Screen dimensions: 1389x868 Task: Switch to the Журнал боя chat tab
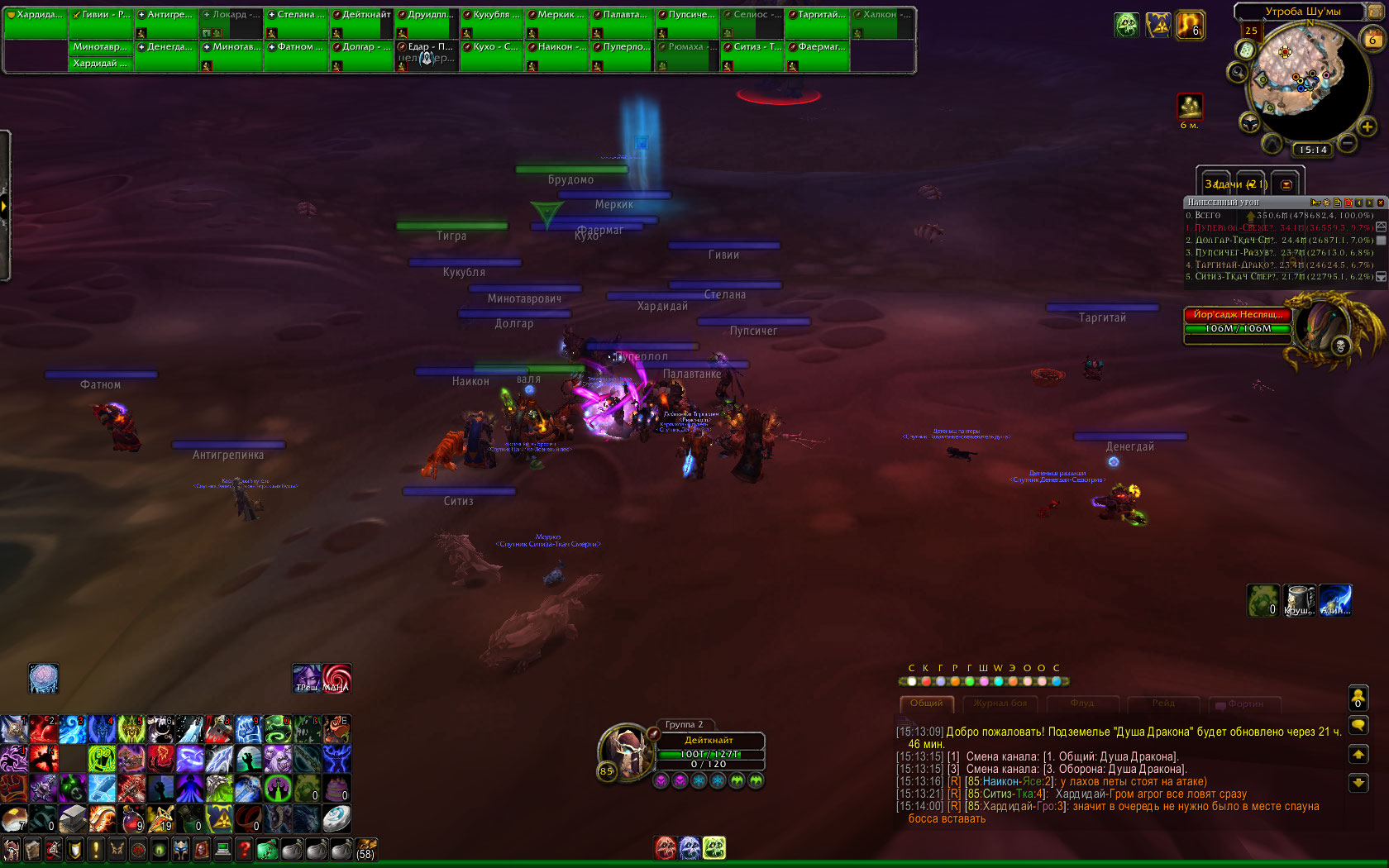coord(1000,703)
